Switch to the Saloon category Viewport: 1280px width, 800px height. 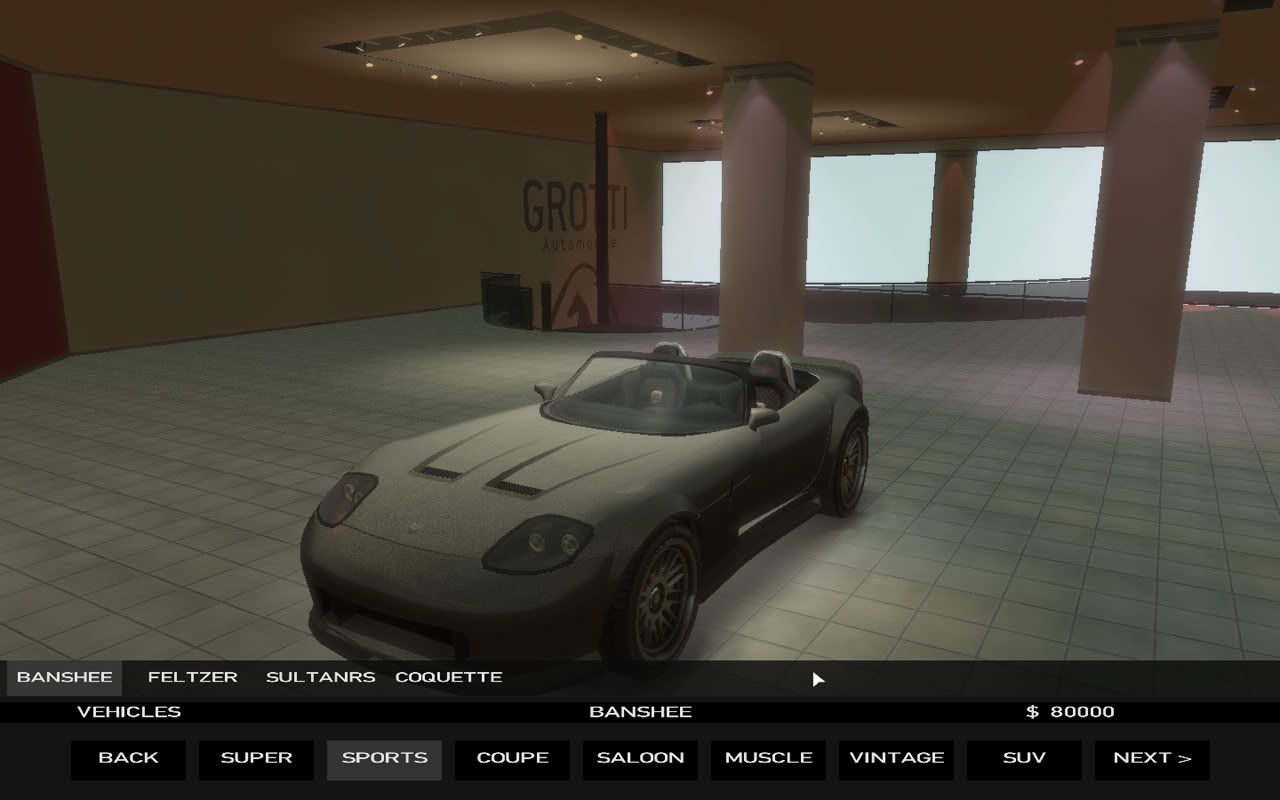[x=640, y=758]
